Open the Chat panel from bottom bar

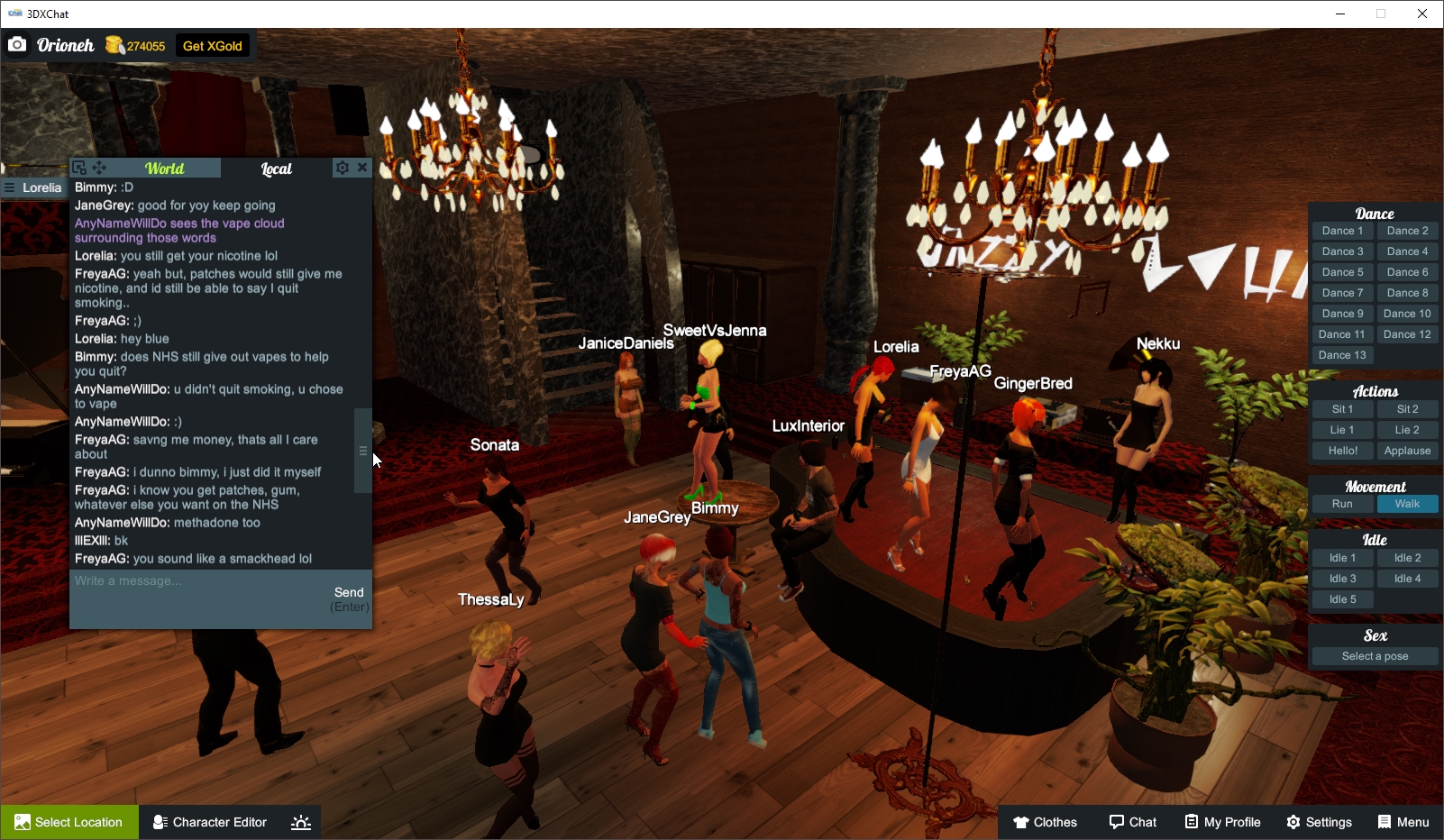(x=1133, y=821)
